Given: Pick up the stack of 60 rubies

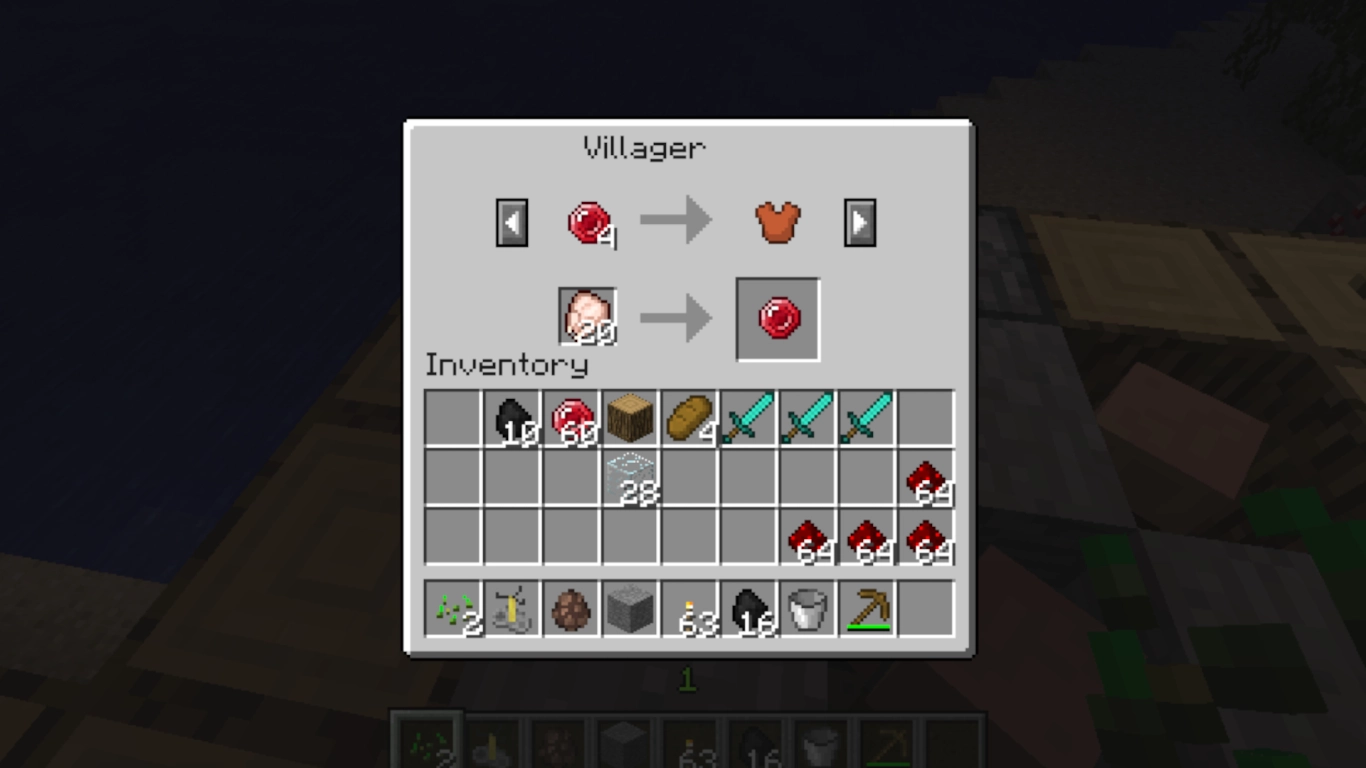Looking at the screenshot, I should (571, 418).
